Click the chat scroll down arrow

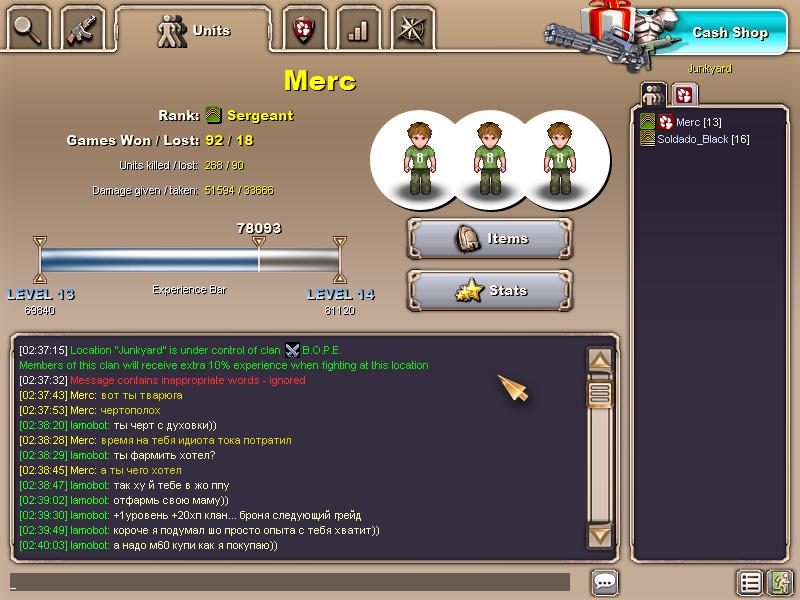click(x=599, y=535)
